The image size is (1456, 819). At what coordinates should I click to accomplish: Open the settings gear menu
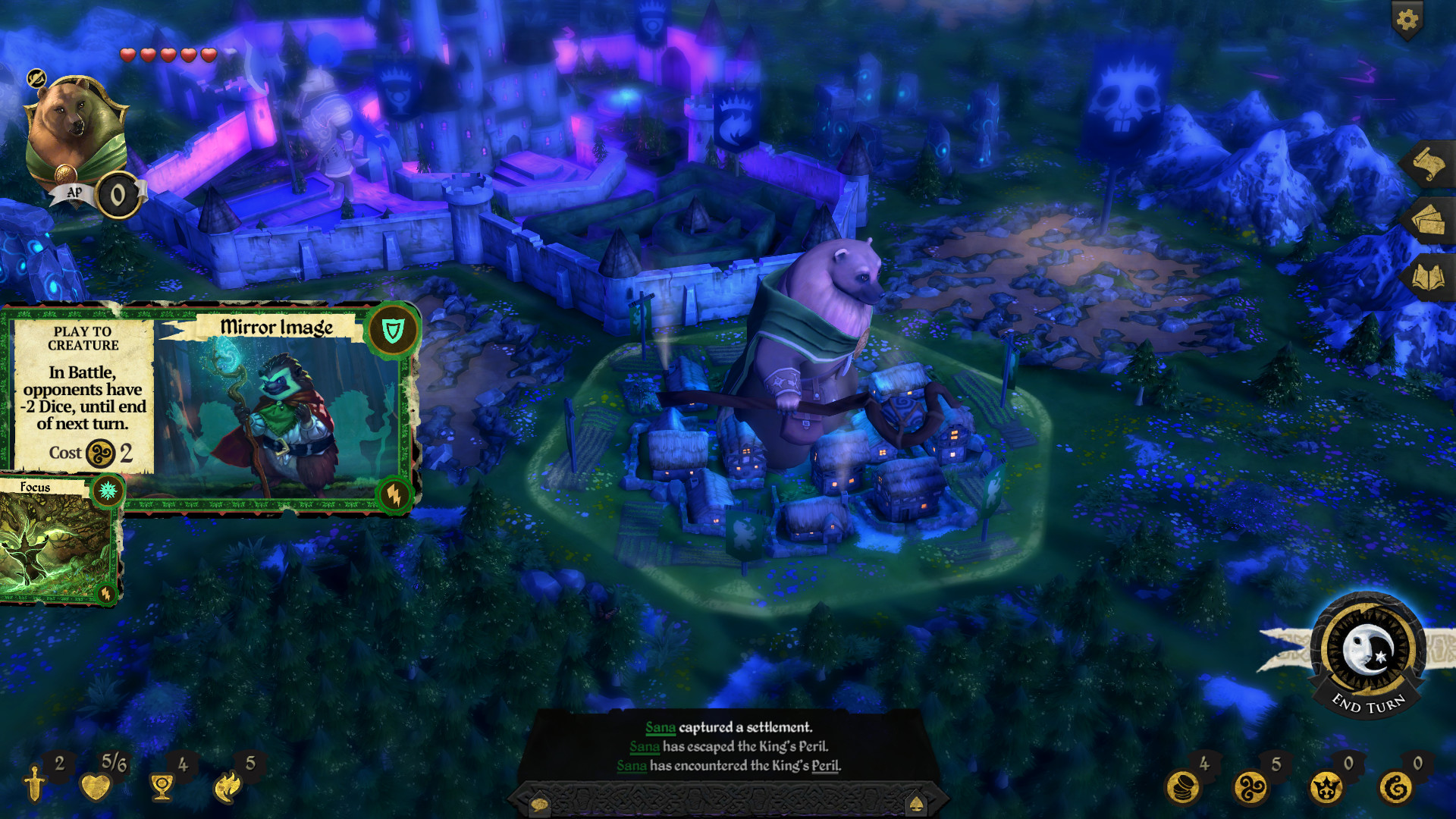[x=1407, y=20]
